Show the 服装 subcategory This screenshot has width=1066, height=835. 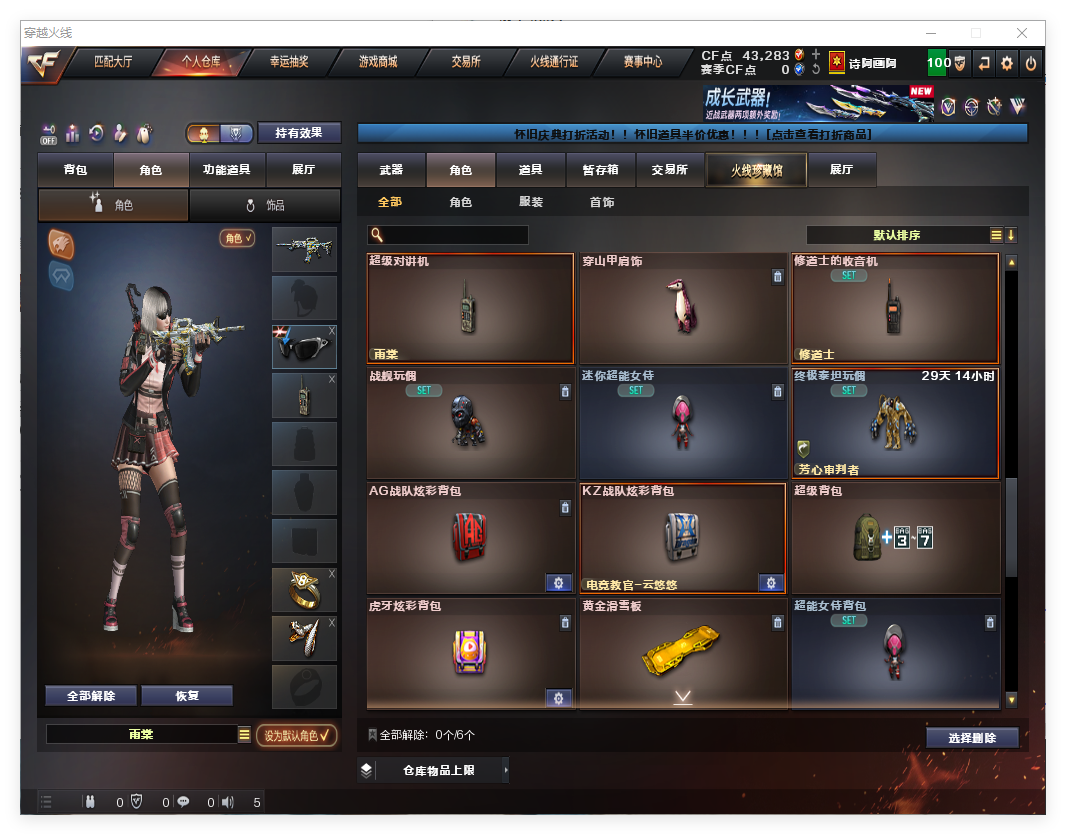tap(531, 202)
